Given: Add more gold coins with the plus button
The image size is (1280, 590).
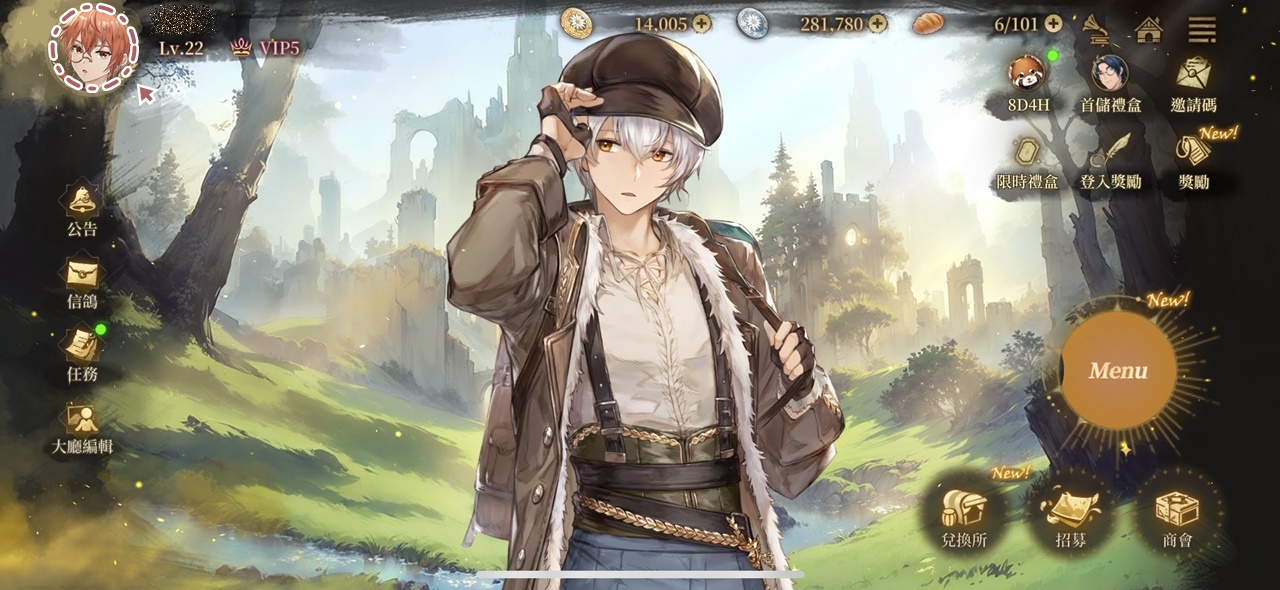Looking at the screenshot, I should coord(701,23).
